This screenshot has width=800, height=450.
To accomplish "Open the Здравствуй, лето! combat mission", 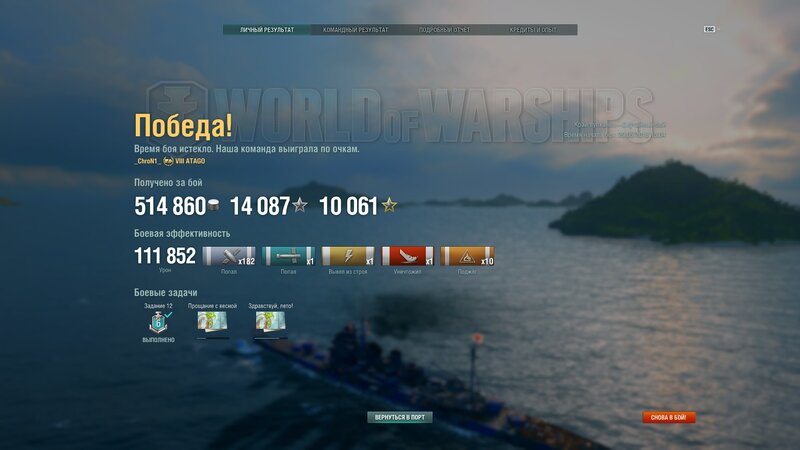I will pyautogui.click(x=271, y=322).
